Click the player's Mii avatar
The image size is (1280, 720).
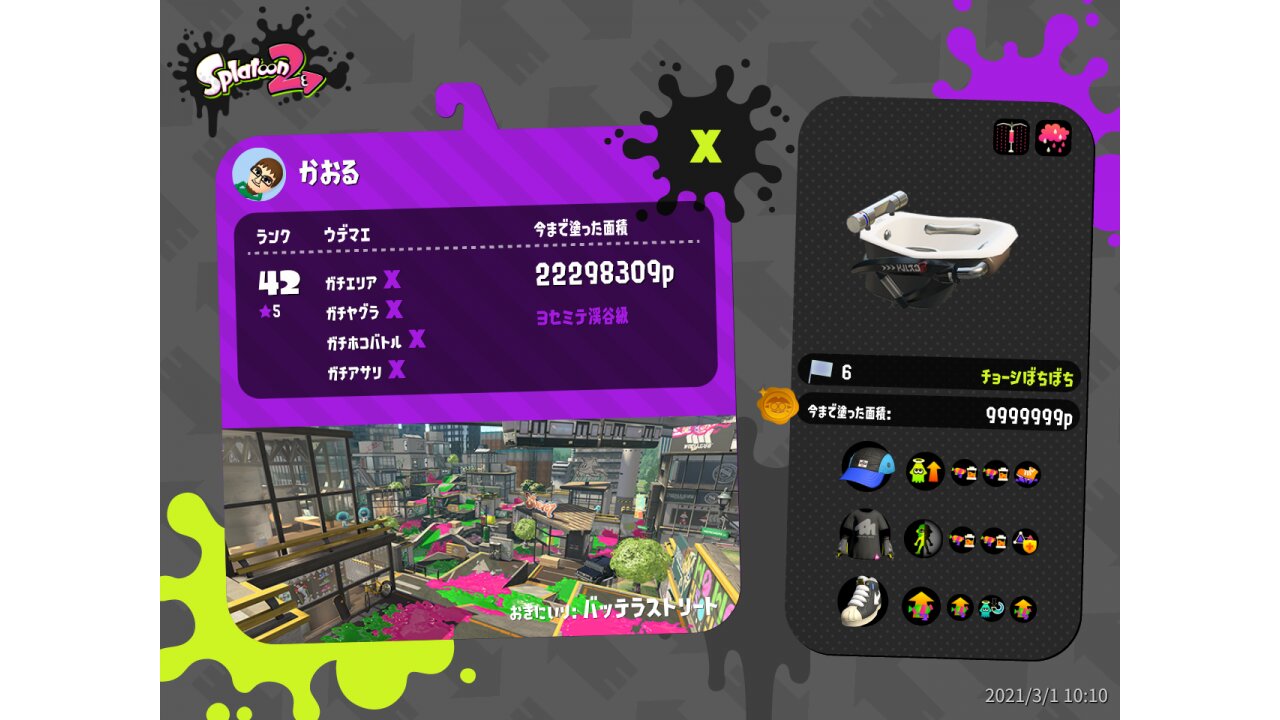pos(259,175)
